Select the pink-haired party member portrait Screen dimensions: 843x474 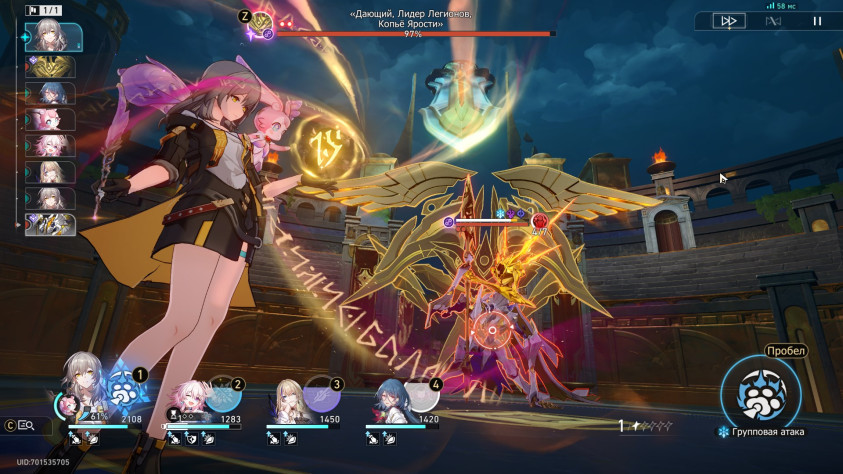pyautogui.click(x=190, y=398)
